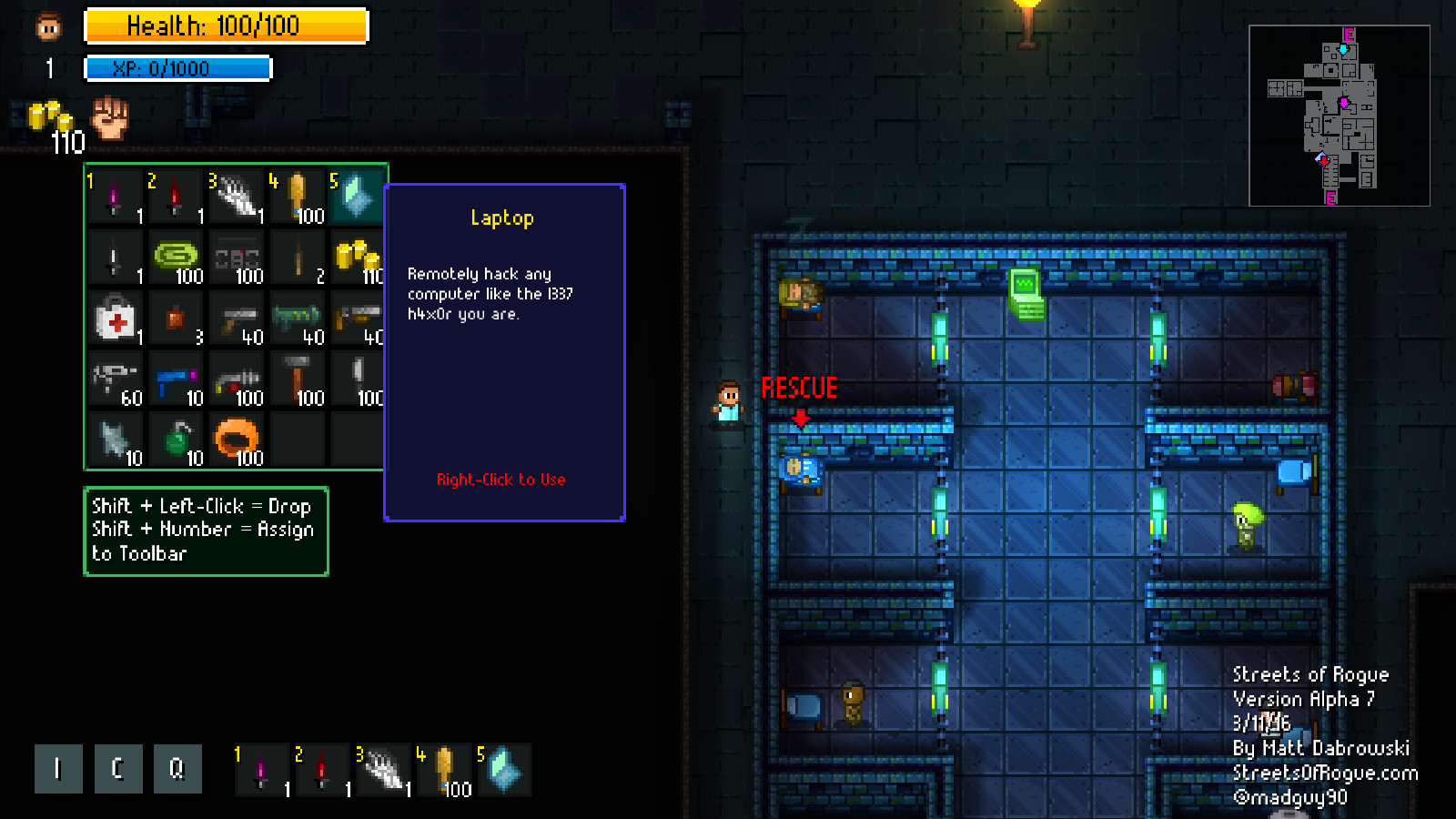Select the sledgehammer in inventory

point(298,379)
